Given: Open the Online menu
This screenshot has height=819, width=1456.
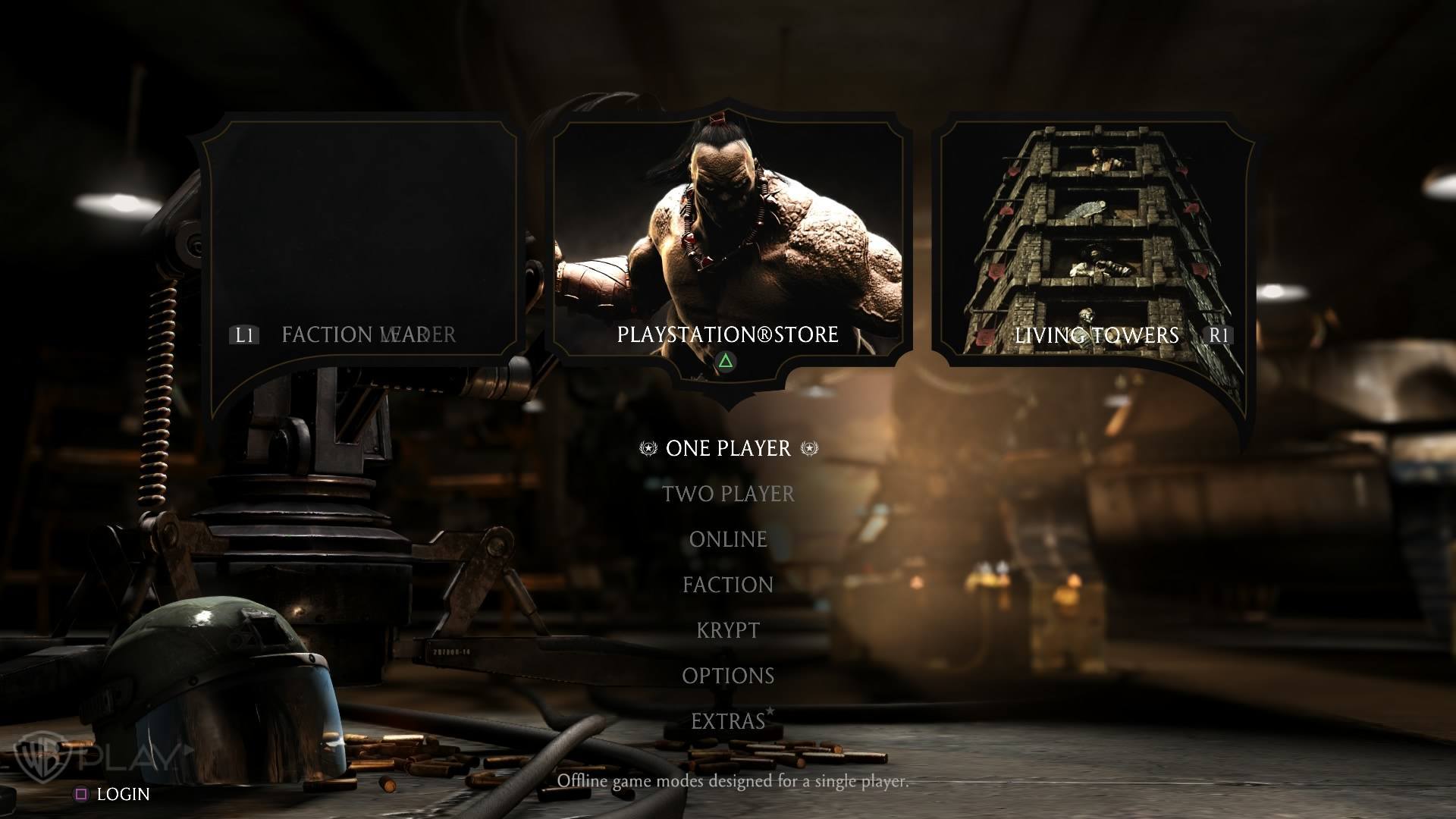Looking at the screenshot, I should pos(728,539).
